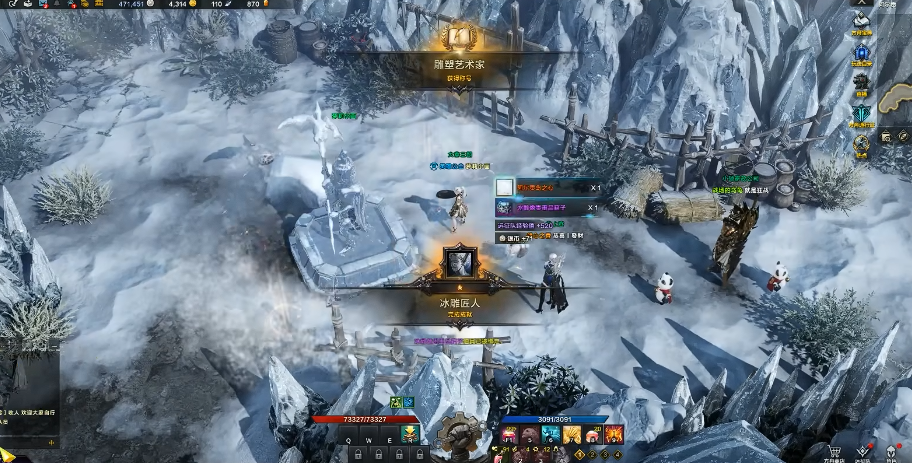Click the sculpture artist title trophy badge

457,39
